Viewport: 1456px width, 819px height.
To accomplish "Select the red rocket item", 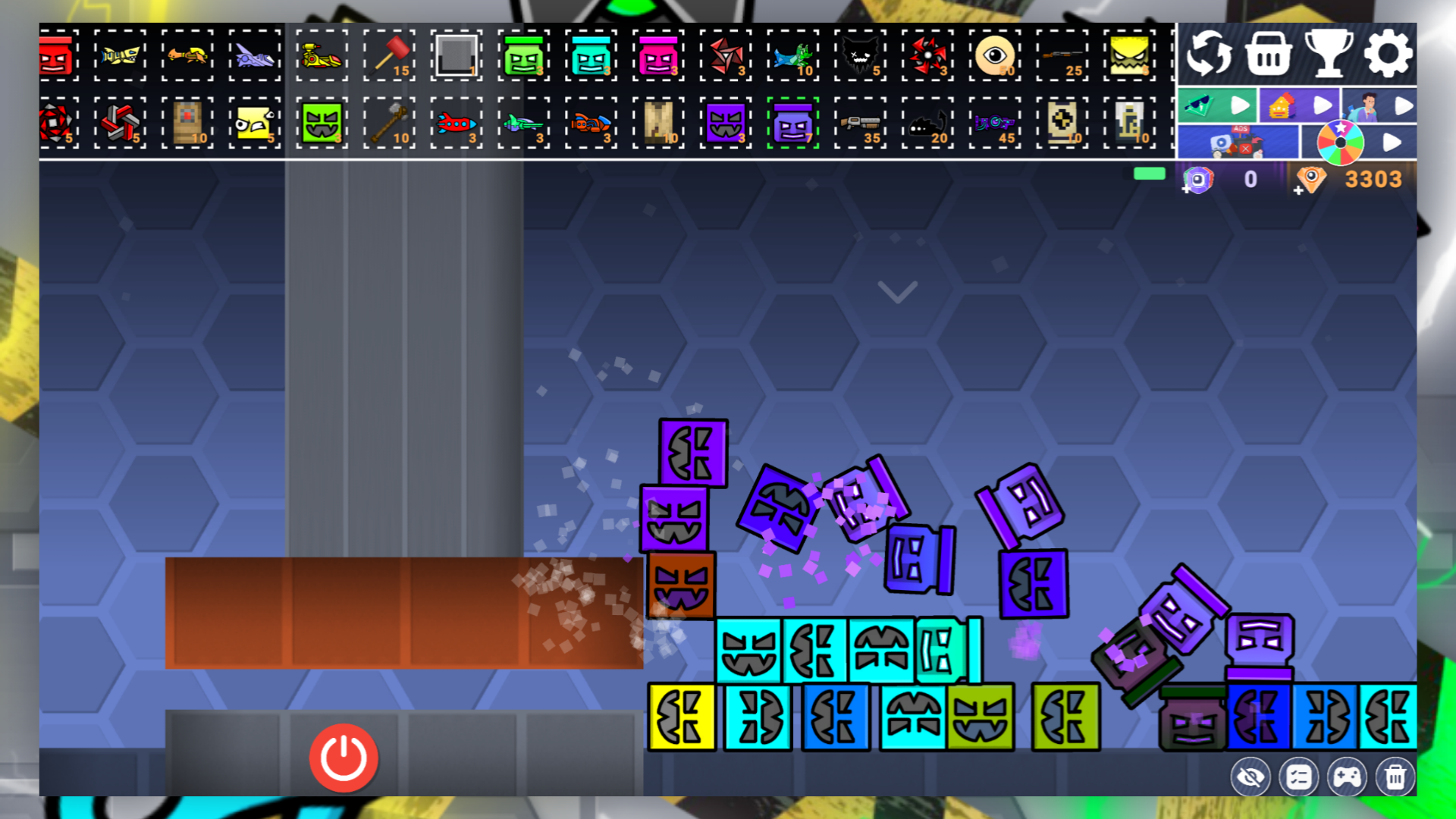I will (456, 124).
